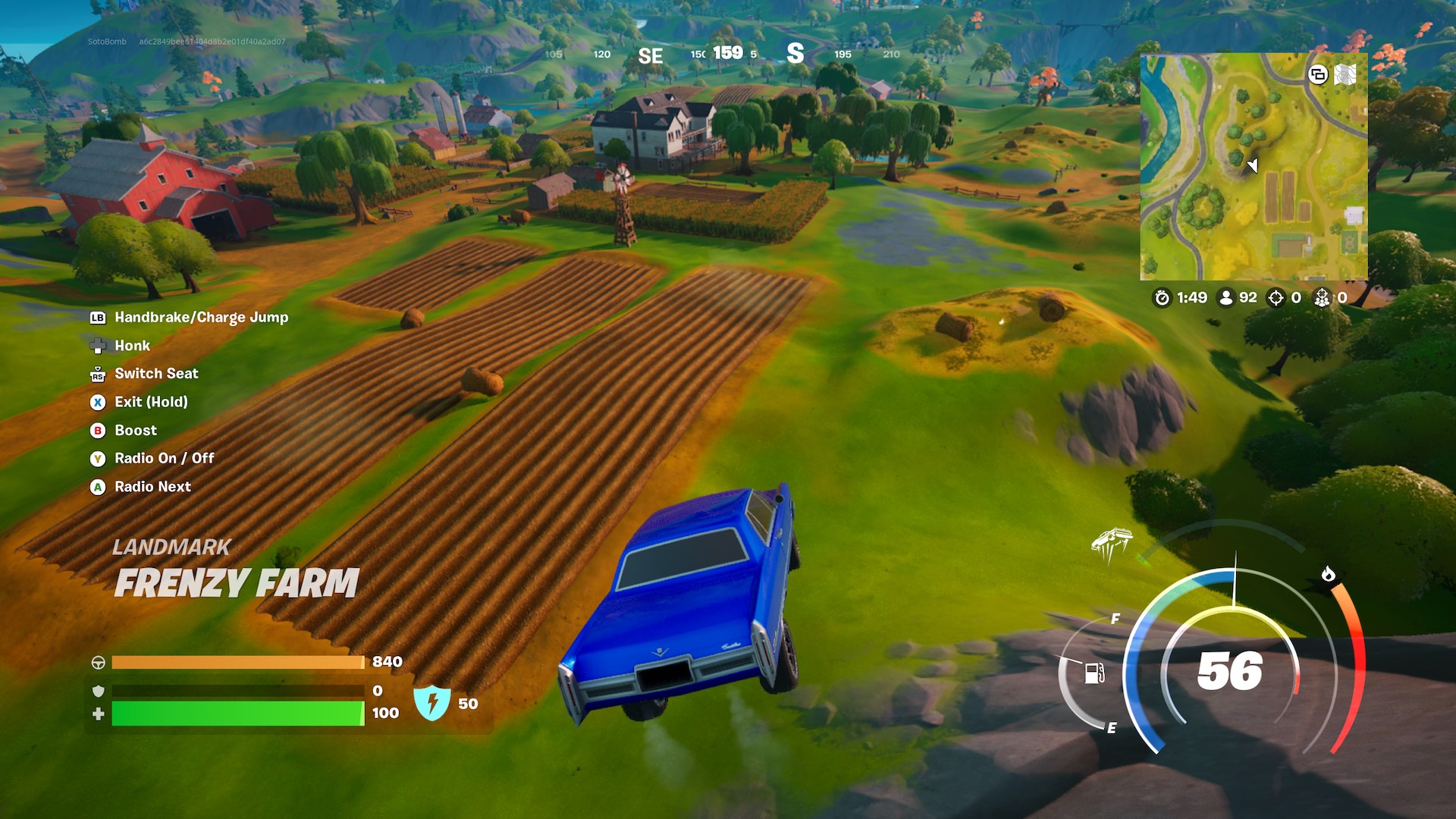This screenshot has height=819, width=1456.
Task: Select the squad eliminations icon
Action: pyautogui.click(x=1324, y=299)
